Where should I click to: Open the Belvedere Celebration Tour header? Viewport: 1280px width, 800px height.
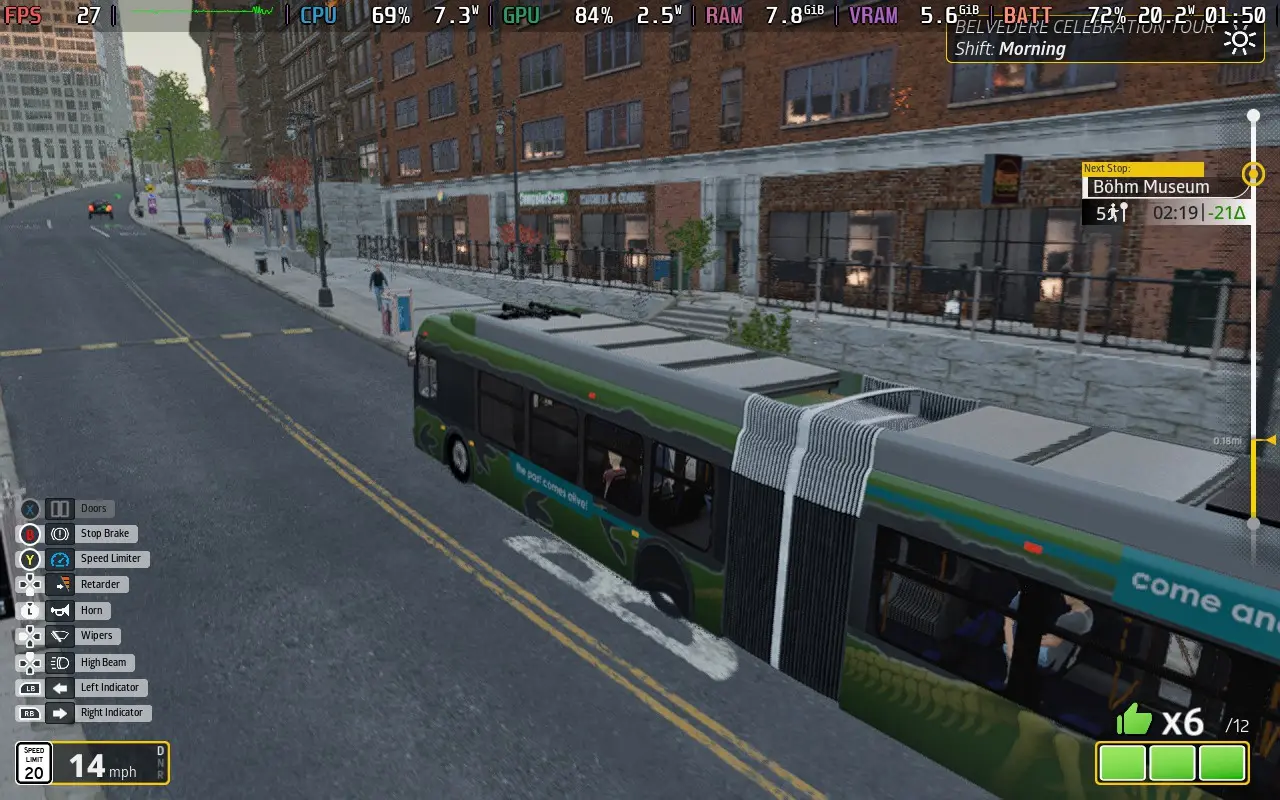(1085, 29)
